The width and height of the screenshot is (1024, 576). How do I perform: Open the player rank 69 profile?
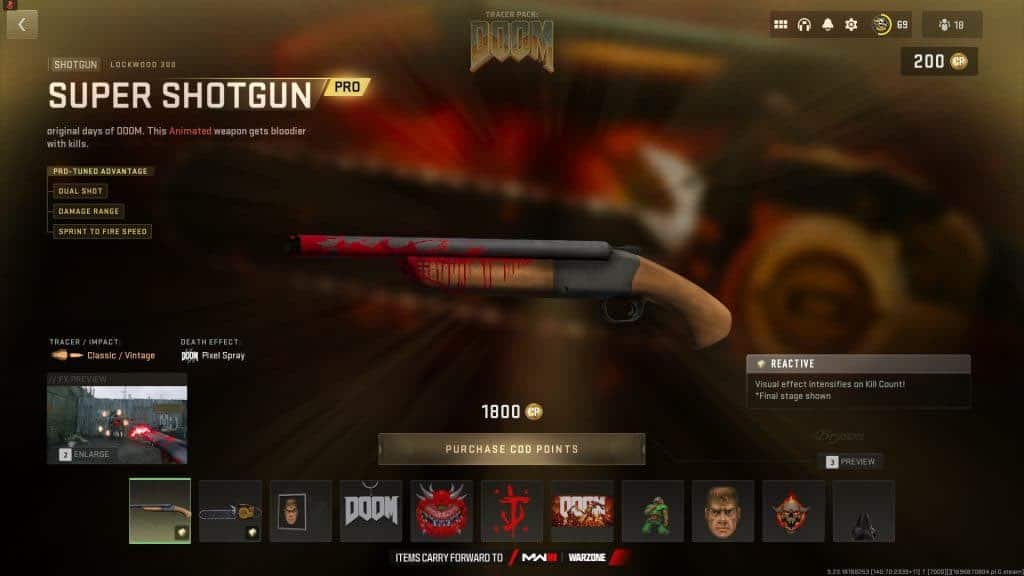(x=890, y=25)
